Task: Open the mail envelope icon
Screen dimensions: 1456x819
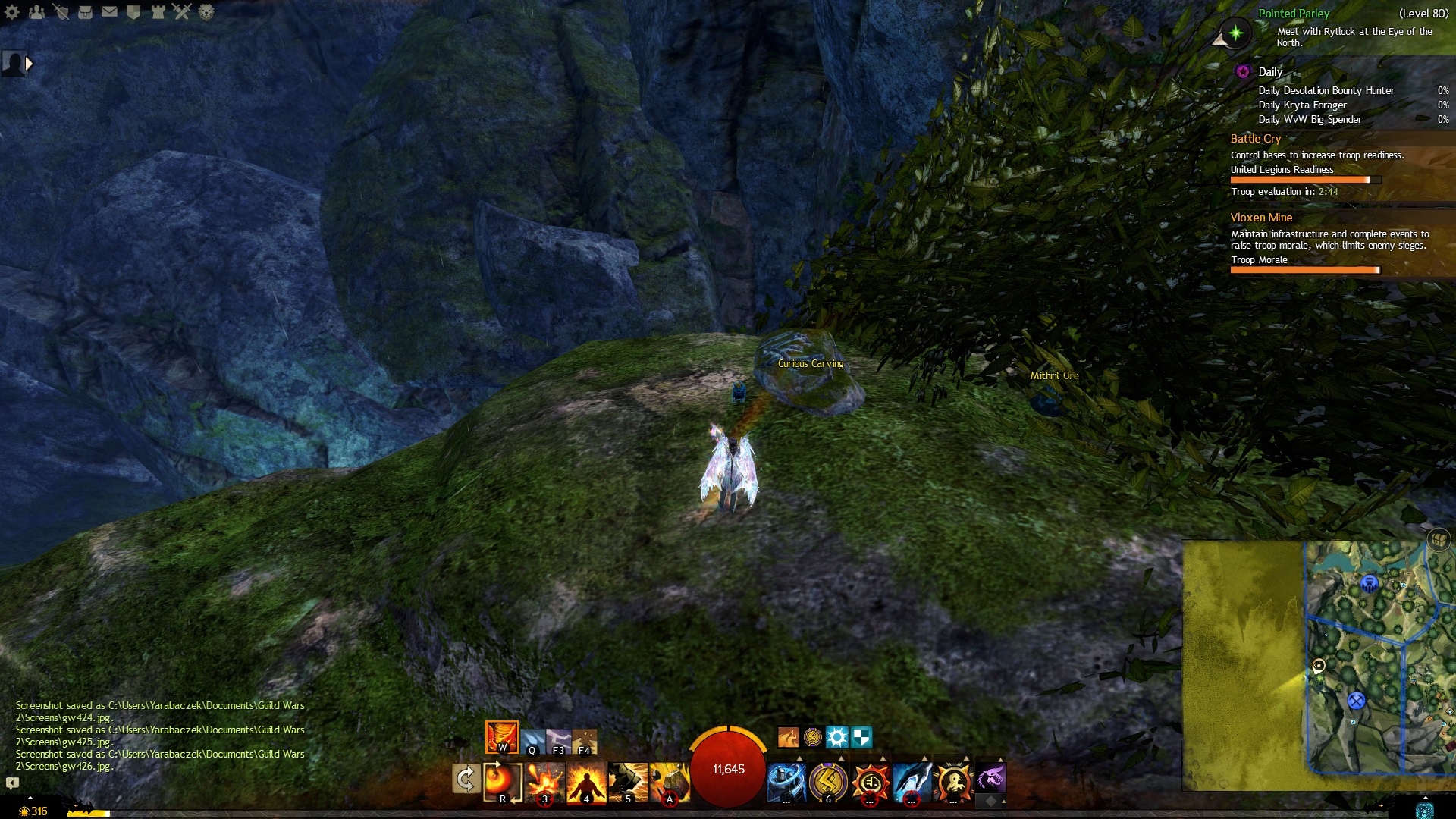Action: pos(109,12)
